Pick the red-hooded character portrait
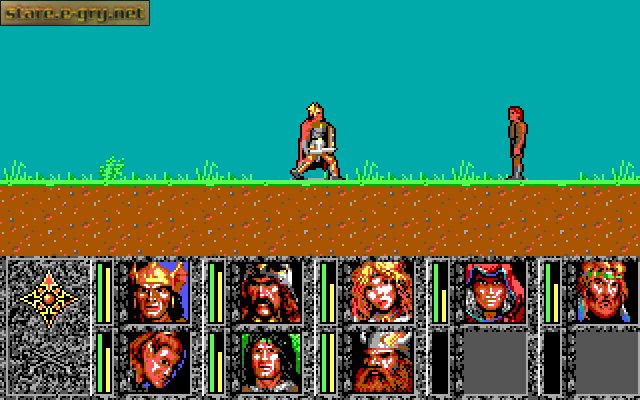The image size is (640, 400). click(x=494, y=290)
